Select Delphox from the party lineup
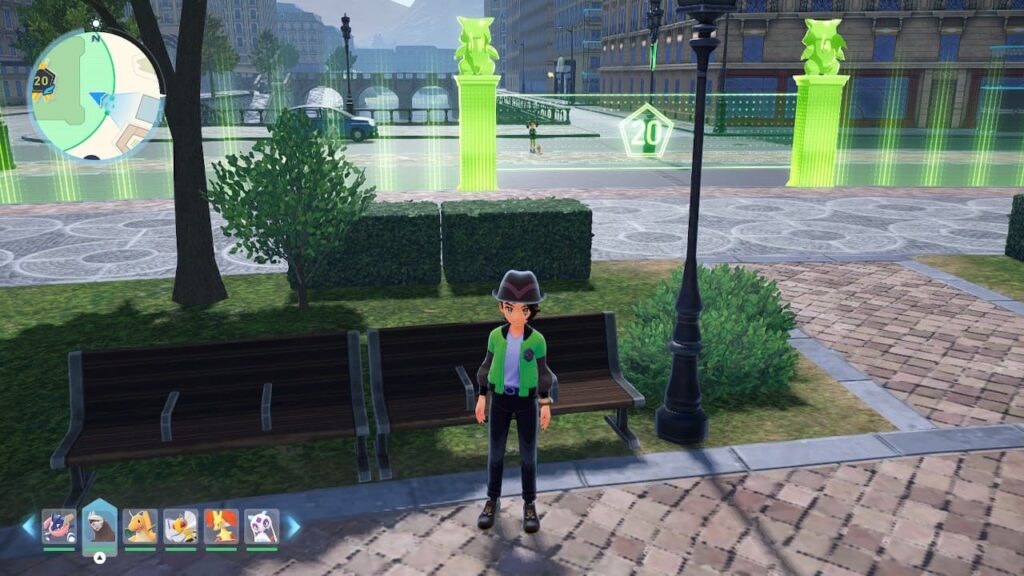Viewport: 1024px width, 576px height. click(221, 526)
